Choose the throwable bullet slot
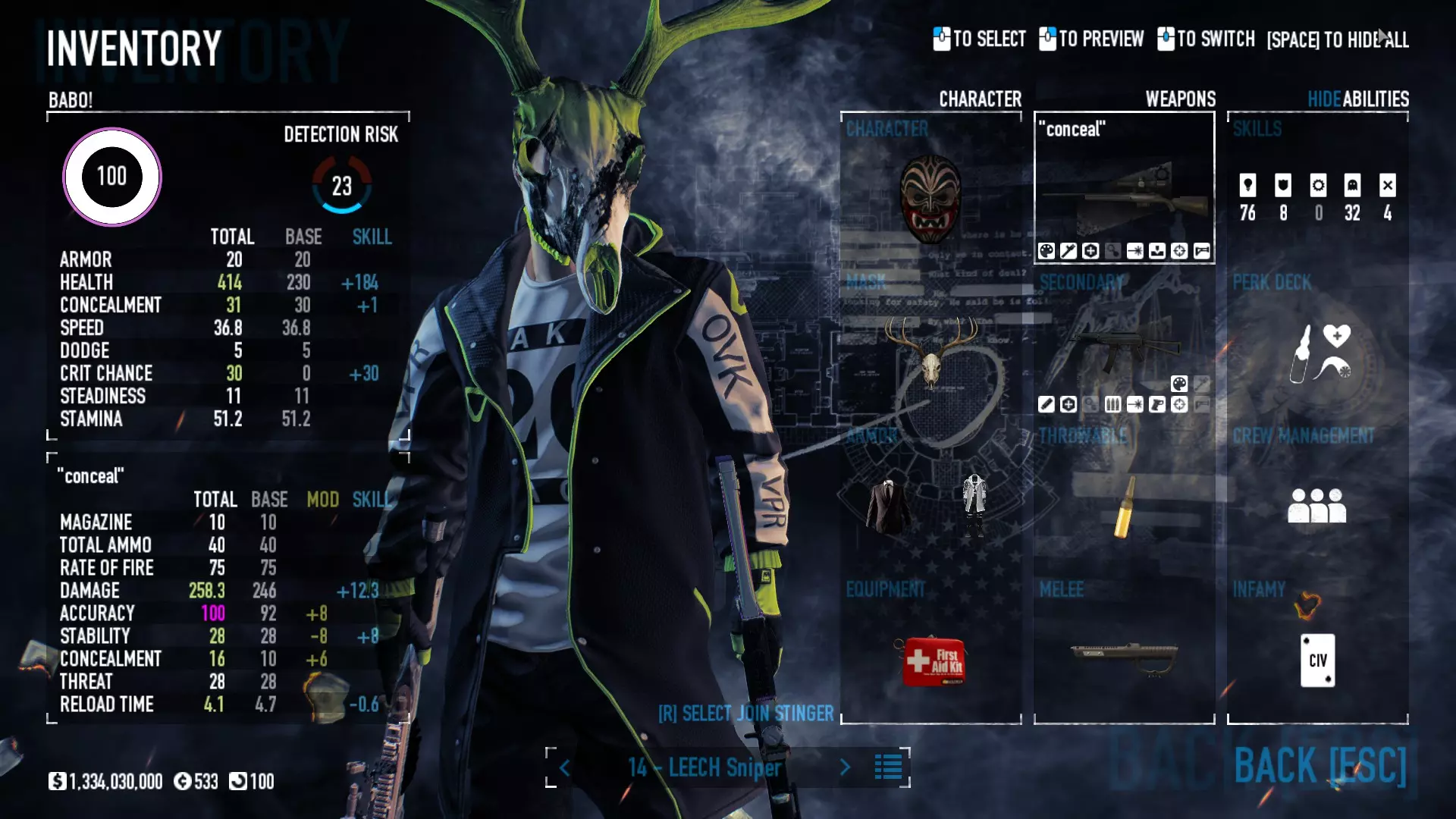 (1124, 506)
